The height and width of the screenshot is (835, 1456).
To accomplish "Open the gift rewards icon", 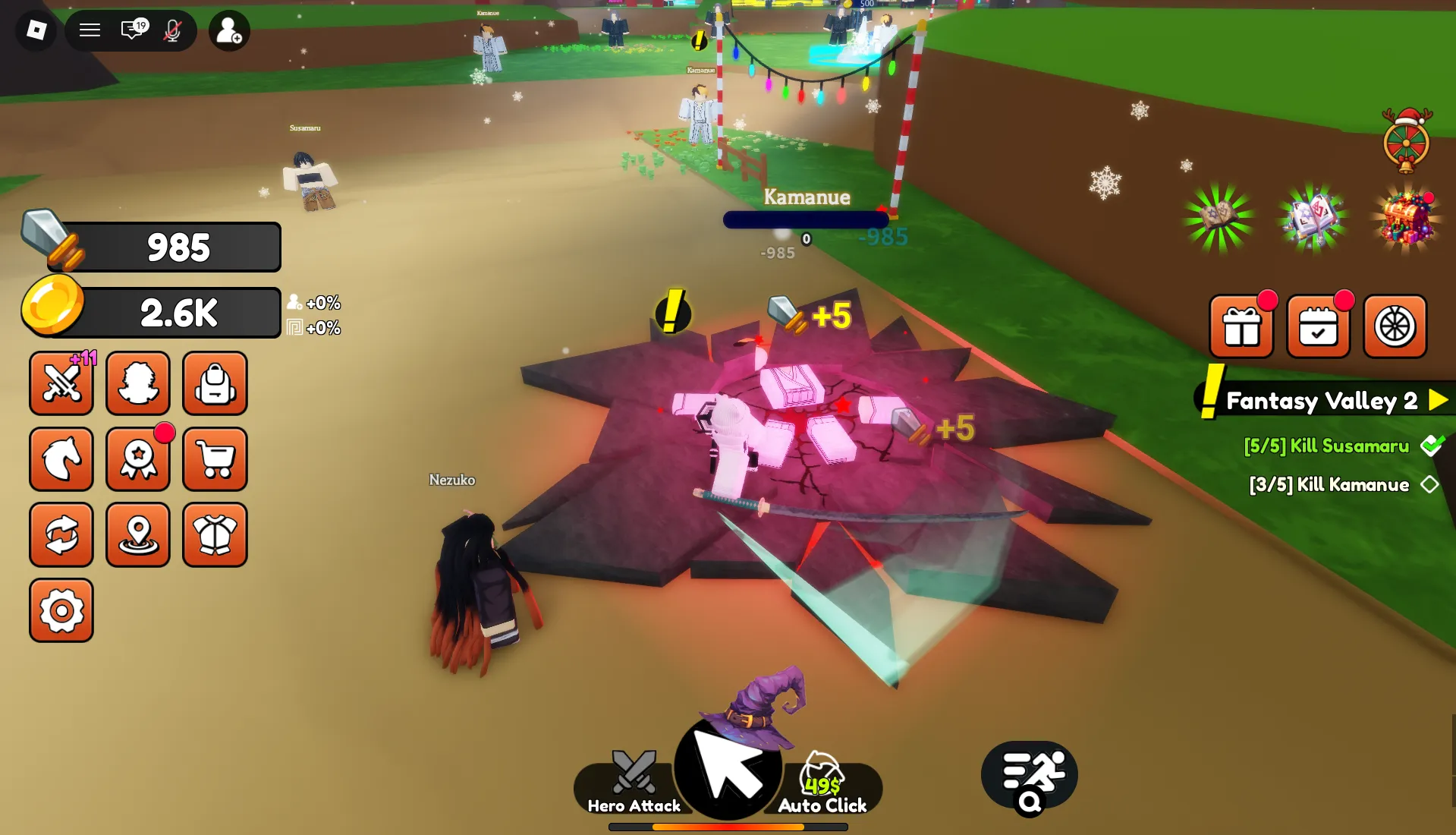I will coord(1242,326).
